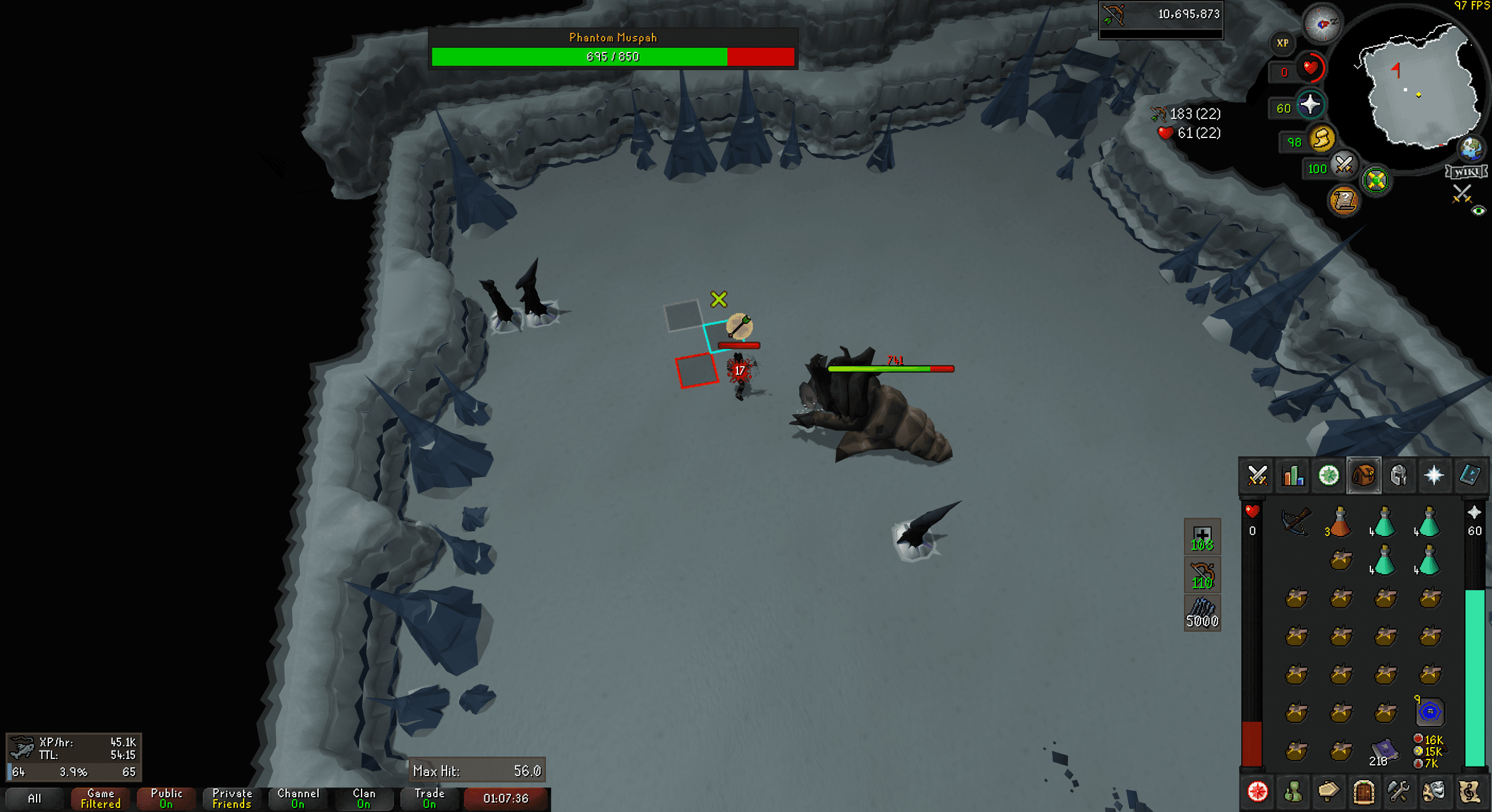The image size is (1492, 812).
Task: Open the Equipment tab with the helmet icon
Action: tap(1400, 476)
